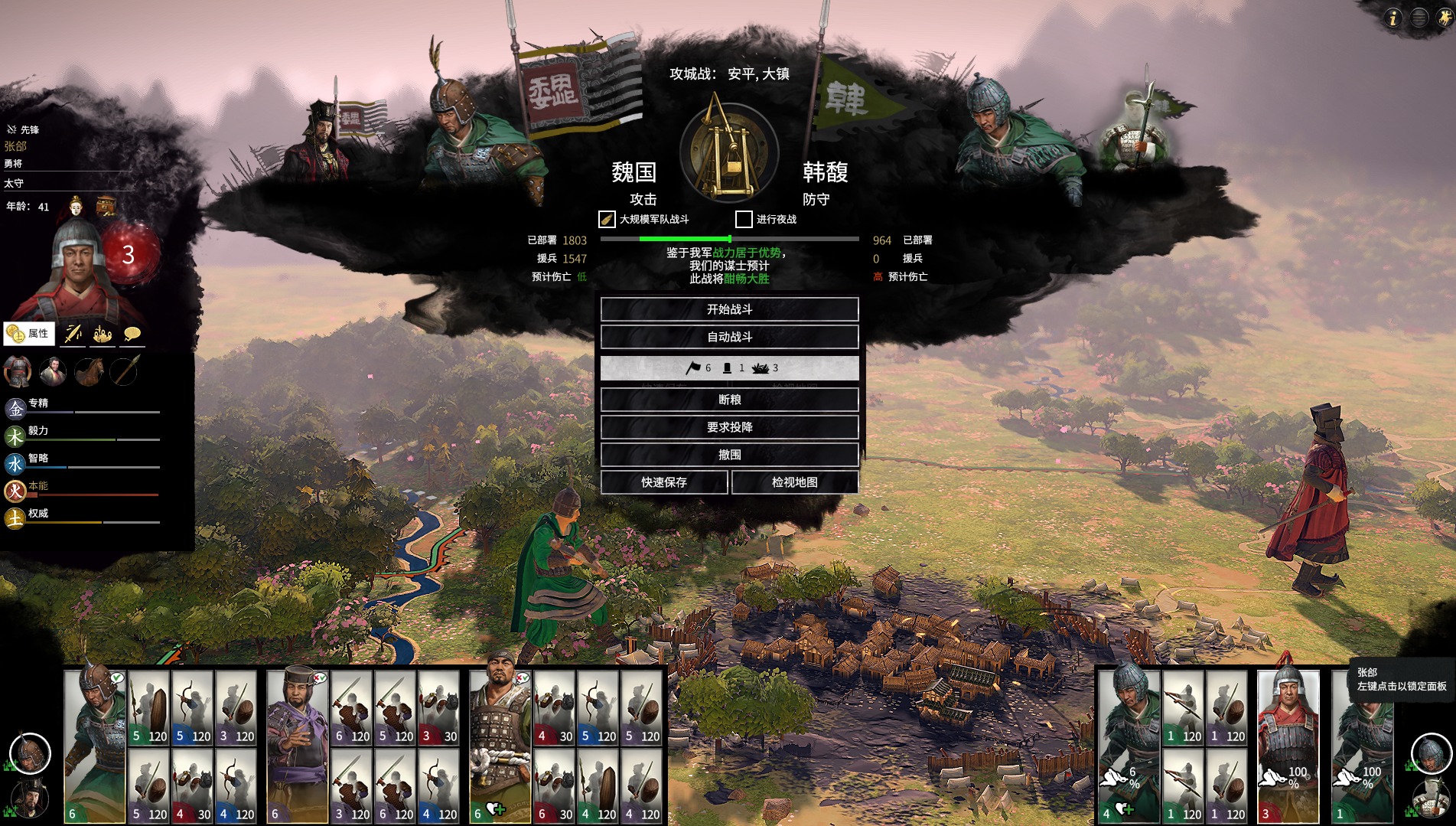
Task: Select the horse mount slot
Action: 88,372
